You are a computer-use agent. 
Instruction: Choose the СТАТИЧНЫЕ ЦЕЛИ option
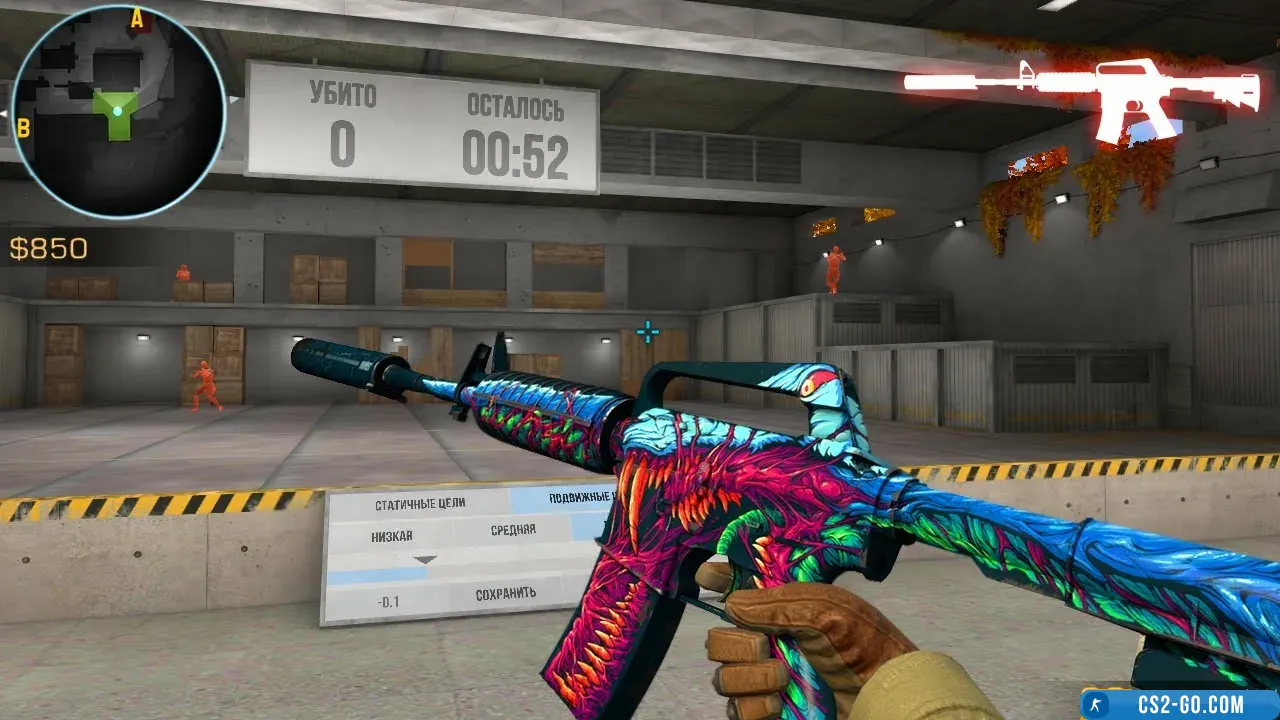point(420,504)
